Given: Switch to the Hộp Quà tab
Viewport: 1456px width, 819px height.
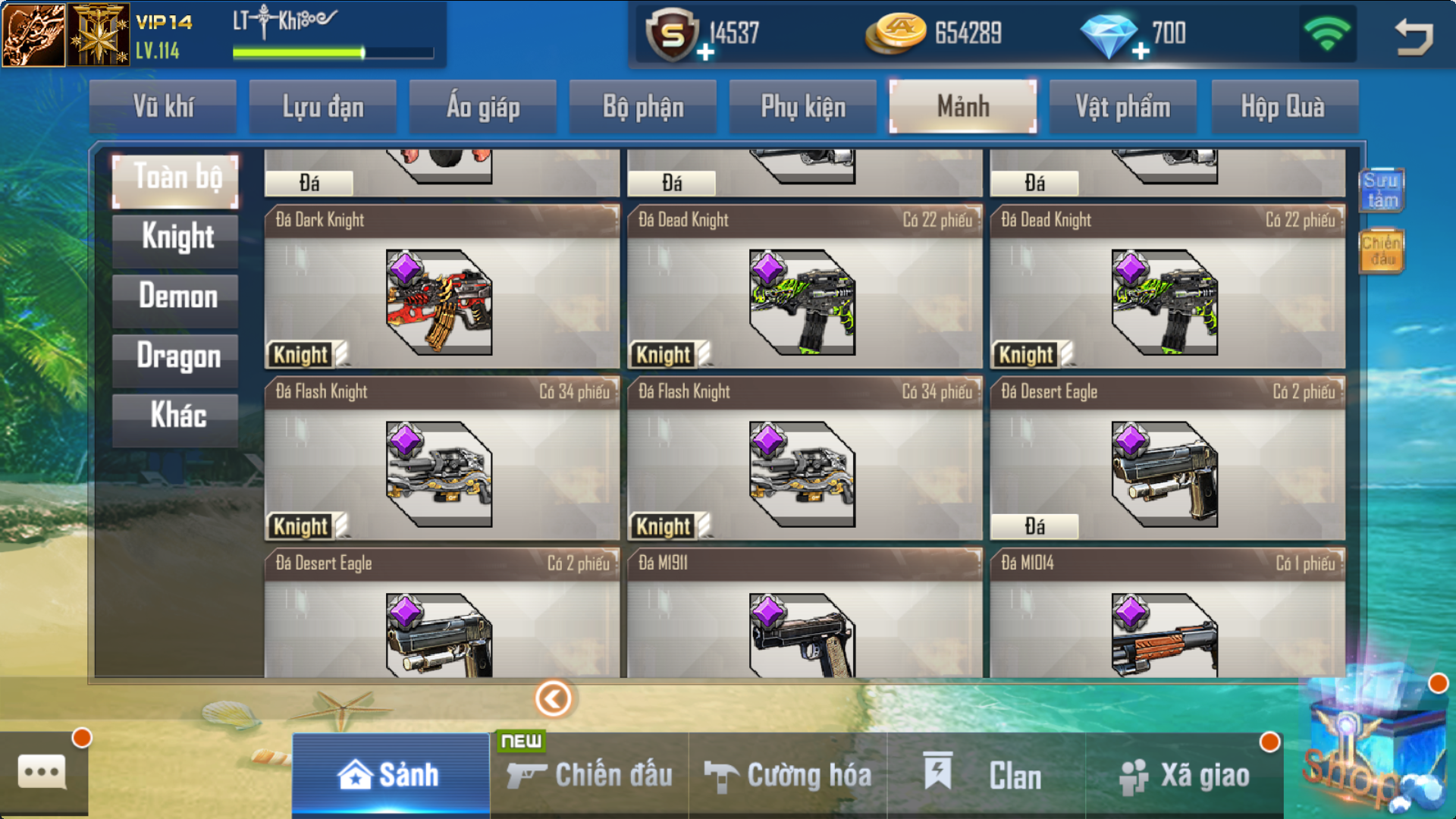Looking at the screenshot, I should coord(1283,107).
